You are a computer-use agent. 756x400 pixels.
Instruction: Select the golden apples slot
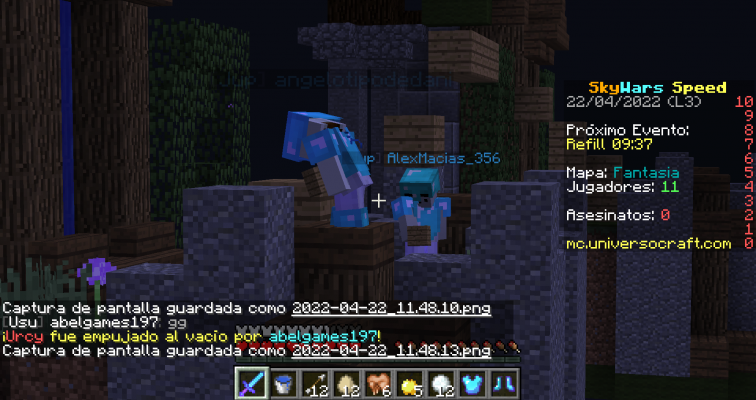410,383
